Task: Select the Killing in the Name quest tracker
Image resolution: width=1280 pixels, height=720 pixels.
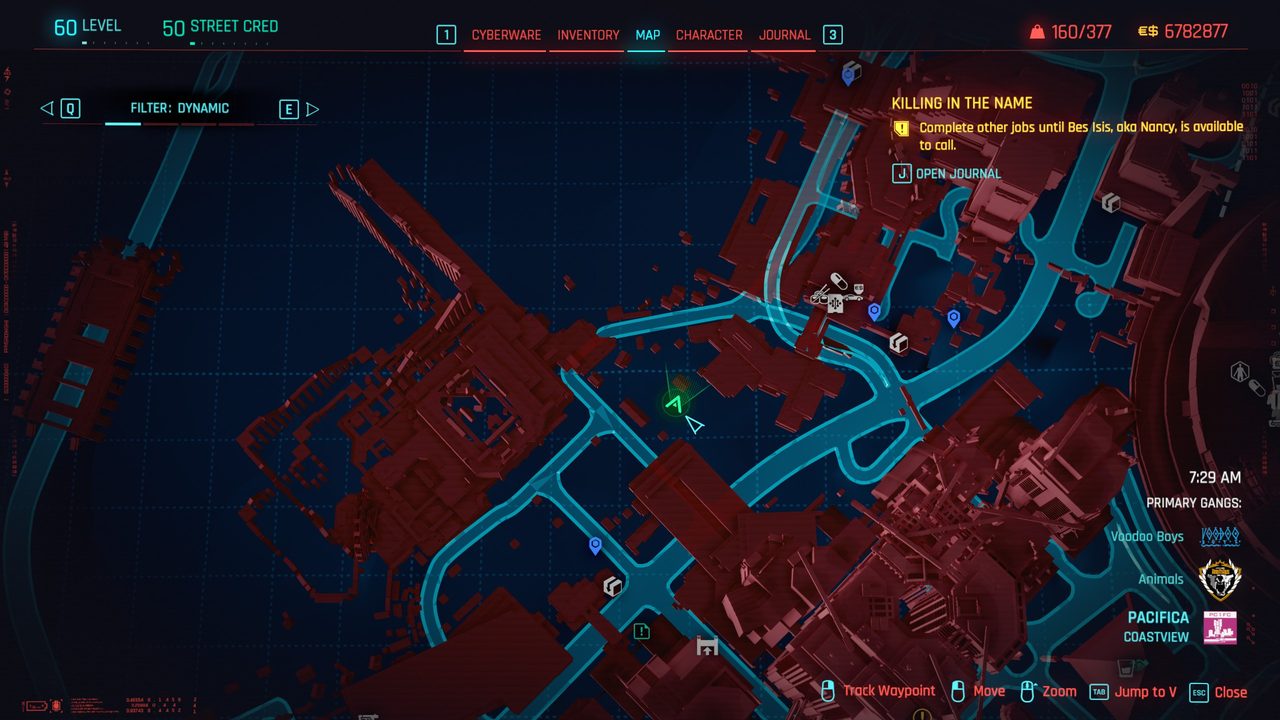Action: [961, 103]
